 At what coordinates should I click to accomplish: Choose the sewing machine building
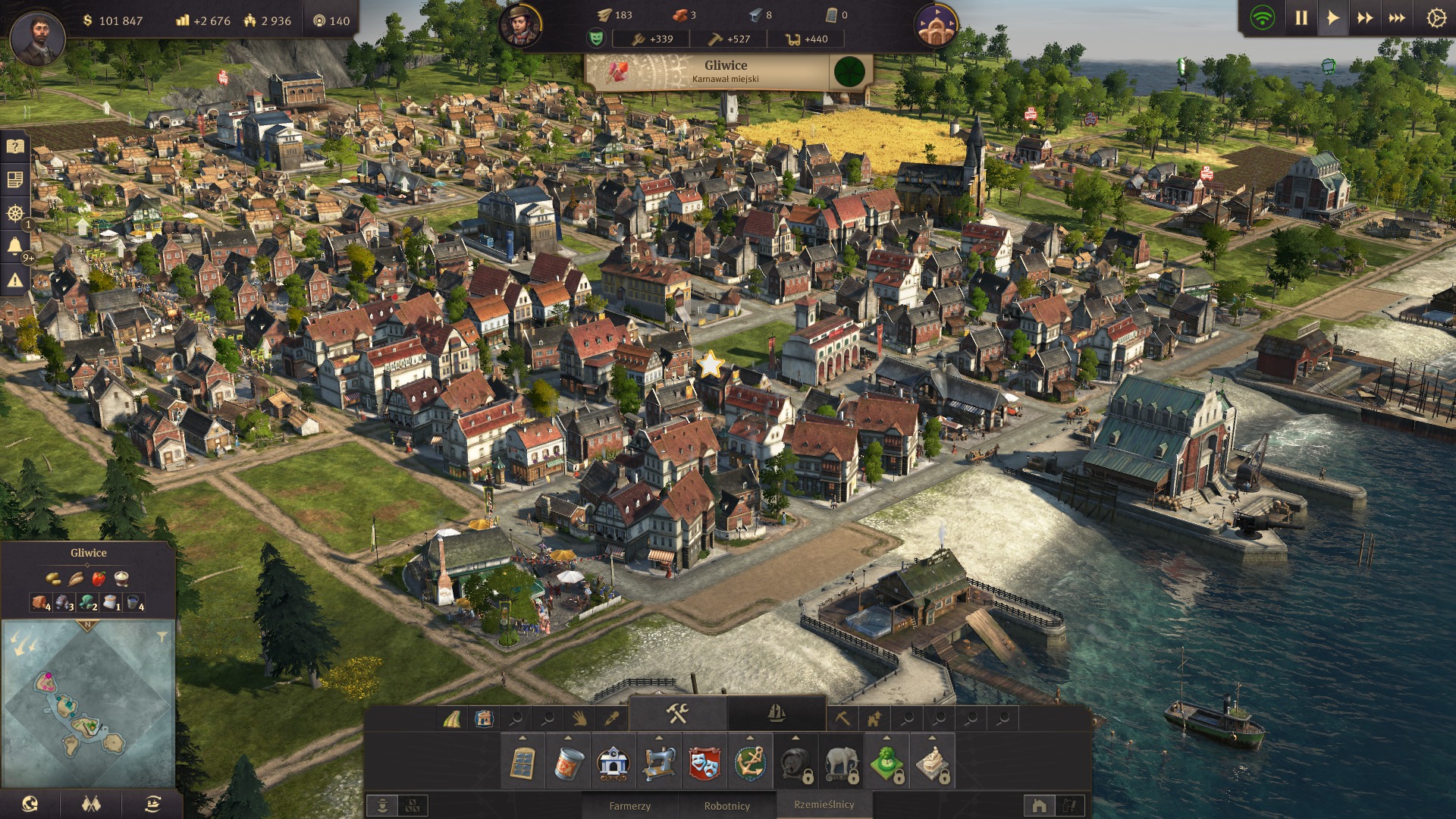pos(659,763)
